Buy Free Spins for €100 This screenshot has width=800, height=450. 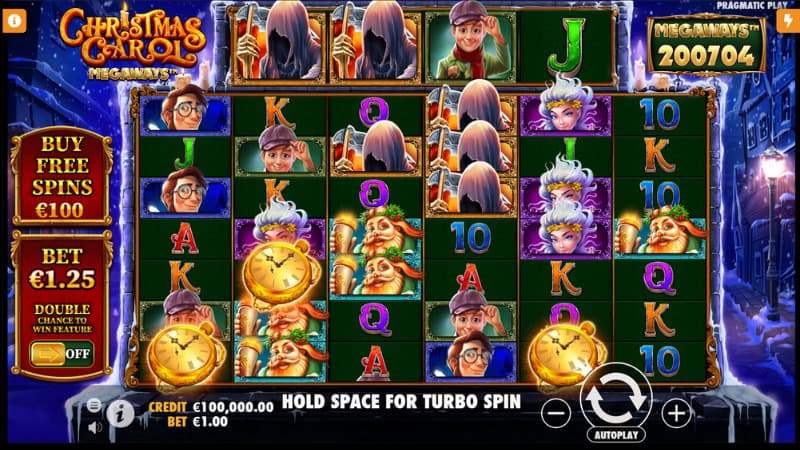tap(60, 176)
